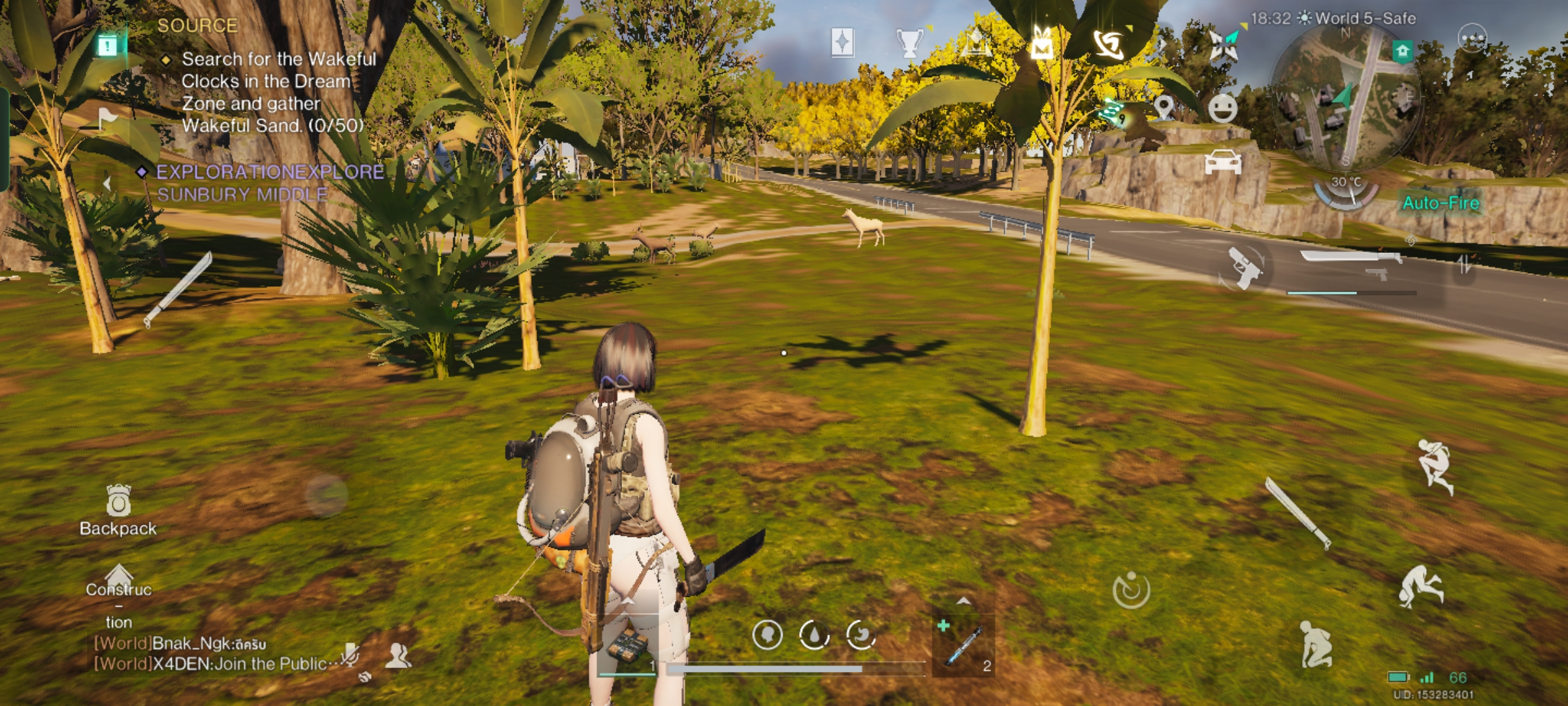Open the world chat messages
The width and height of the screenshot is (1568, 706).
216,654
